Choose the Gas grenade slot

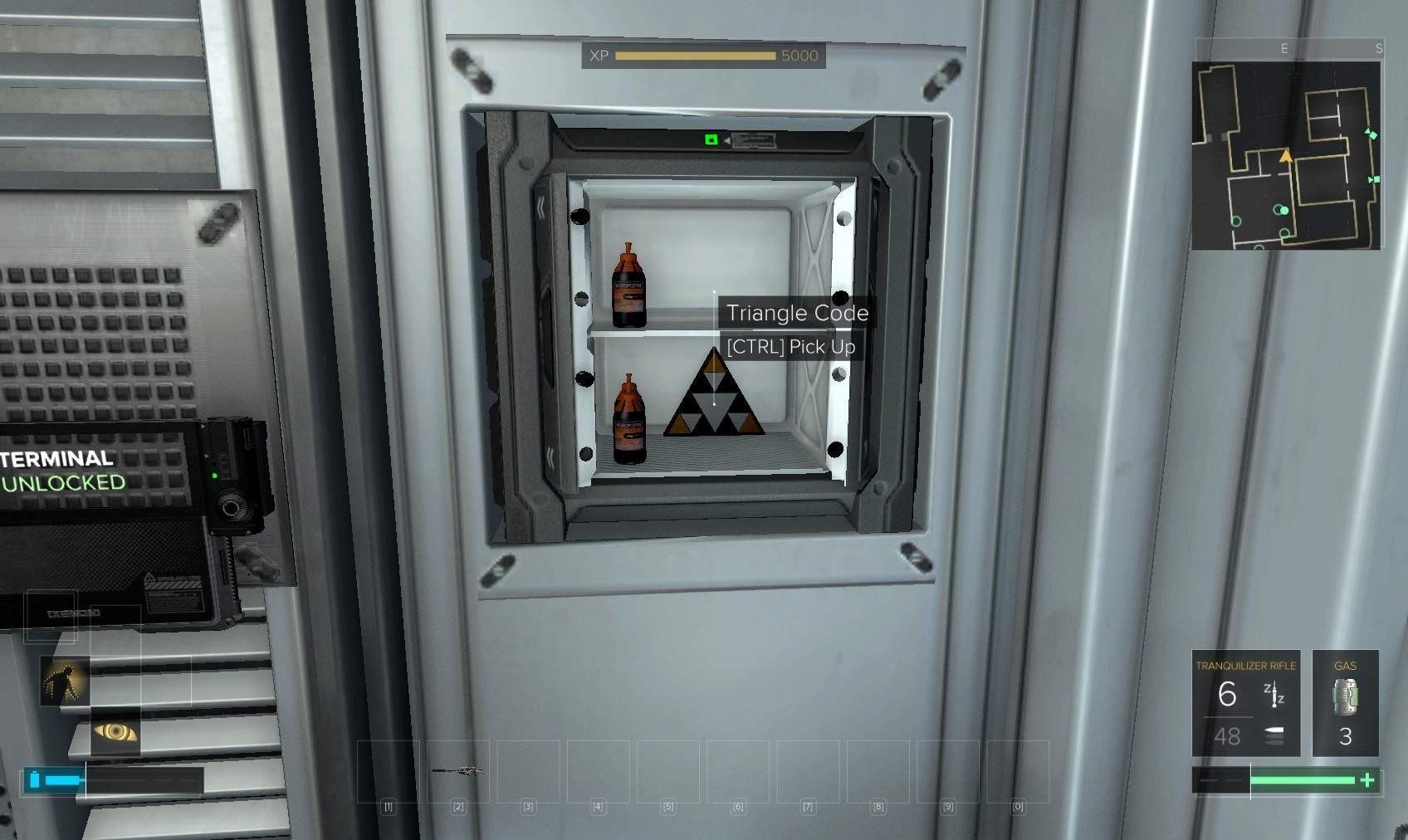1345,703
